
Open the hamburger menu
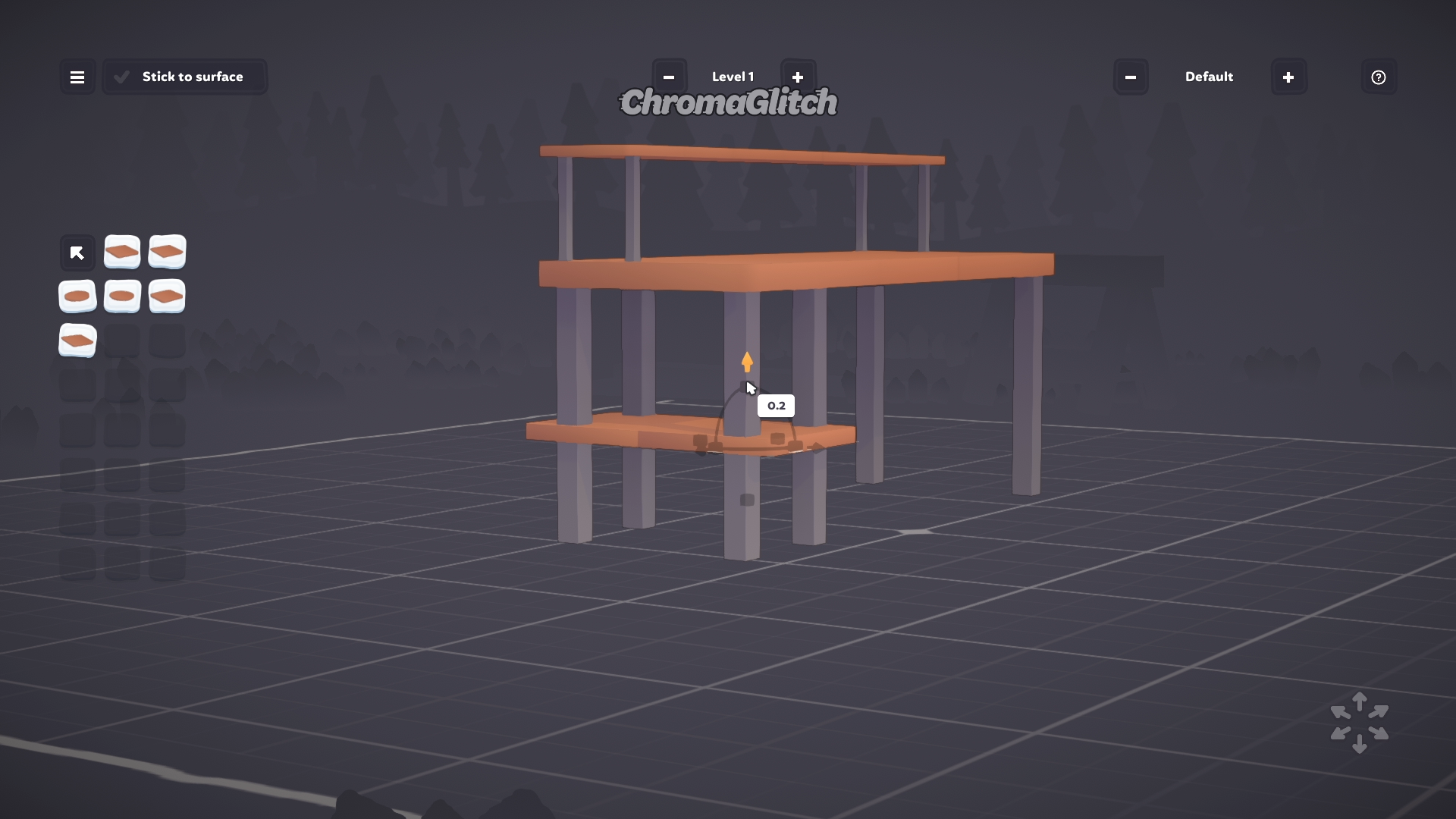click(x=77, y=77)
